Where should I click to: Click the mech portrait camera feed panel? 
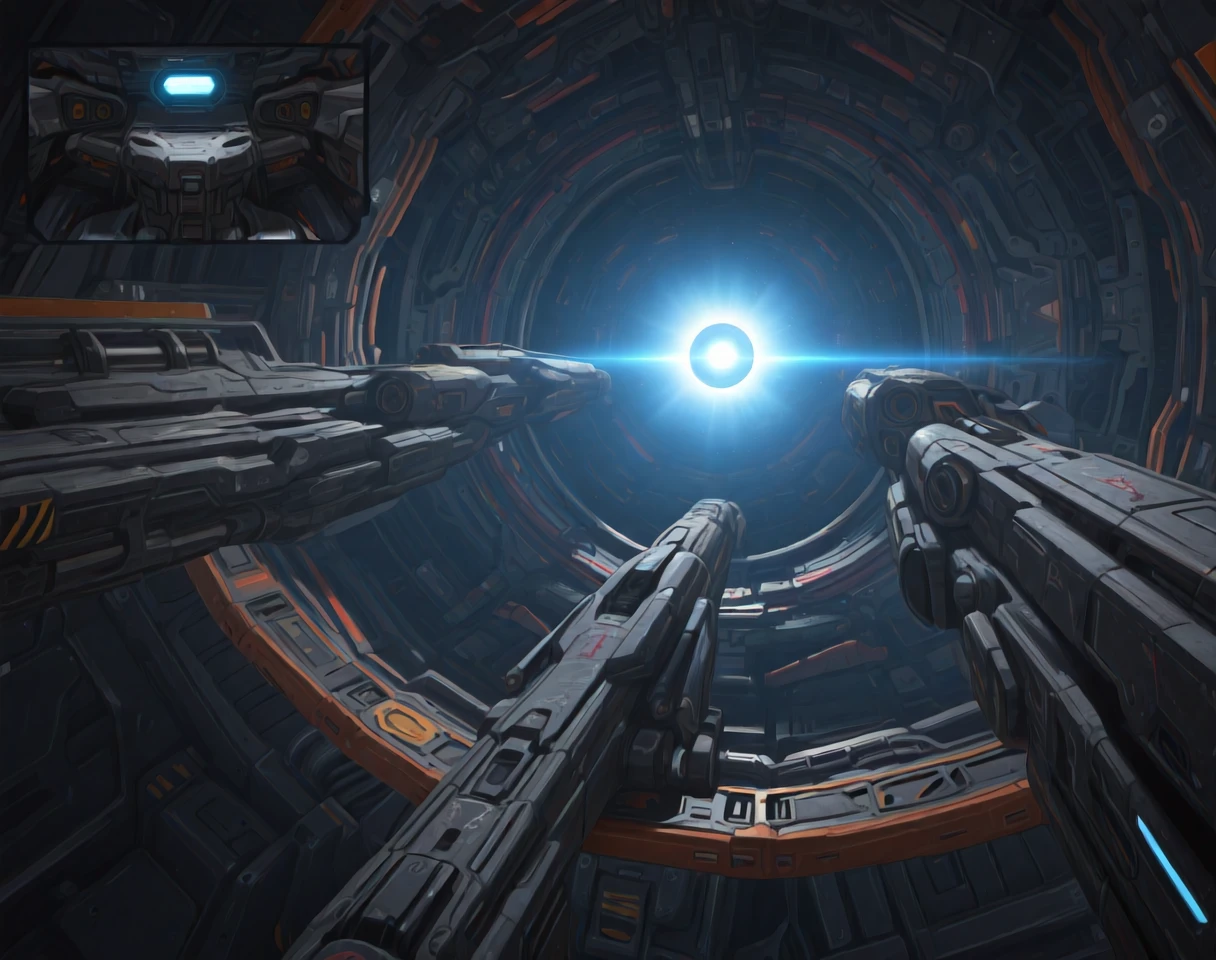pyautogui.click(x=197, y=143)
